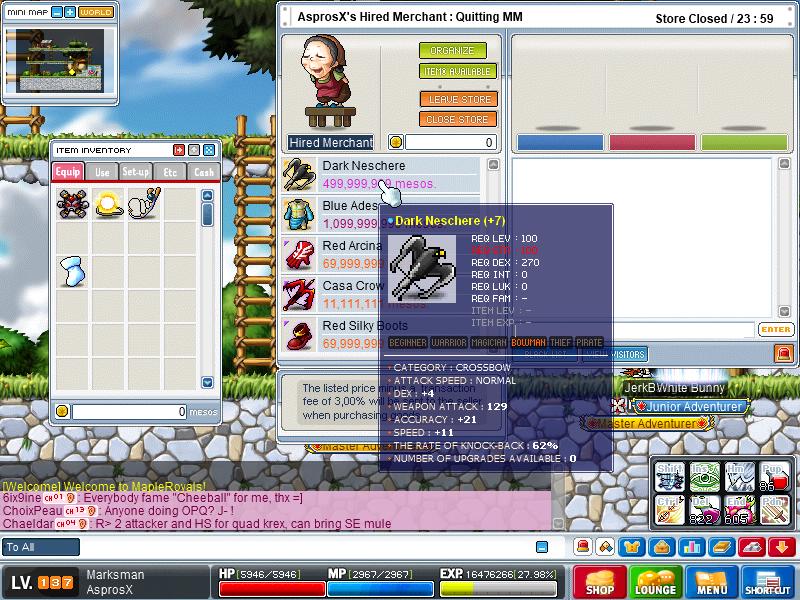The image size is (800, 600).
Task: Open the Items Available list
Action: [x=457, y=72]
